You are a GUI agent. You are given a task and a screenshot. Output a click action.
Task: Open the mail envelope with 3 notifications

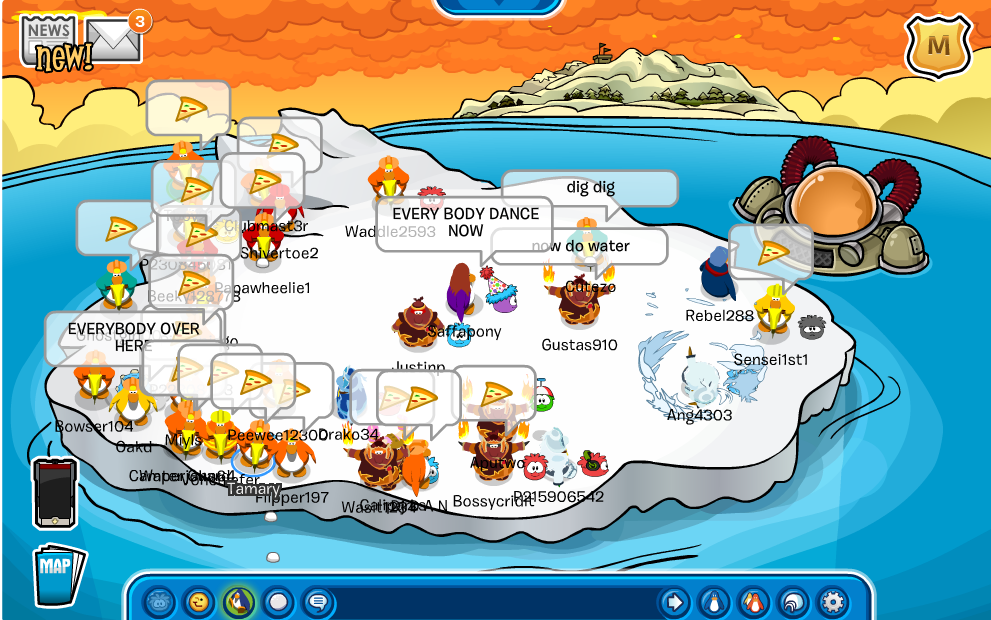(113, 38)
